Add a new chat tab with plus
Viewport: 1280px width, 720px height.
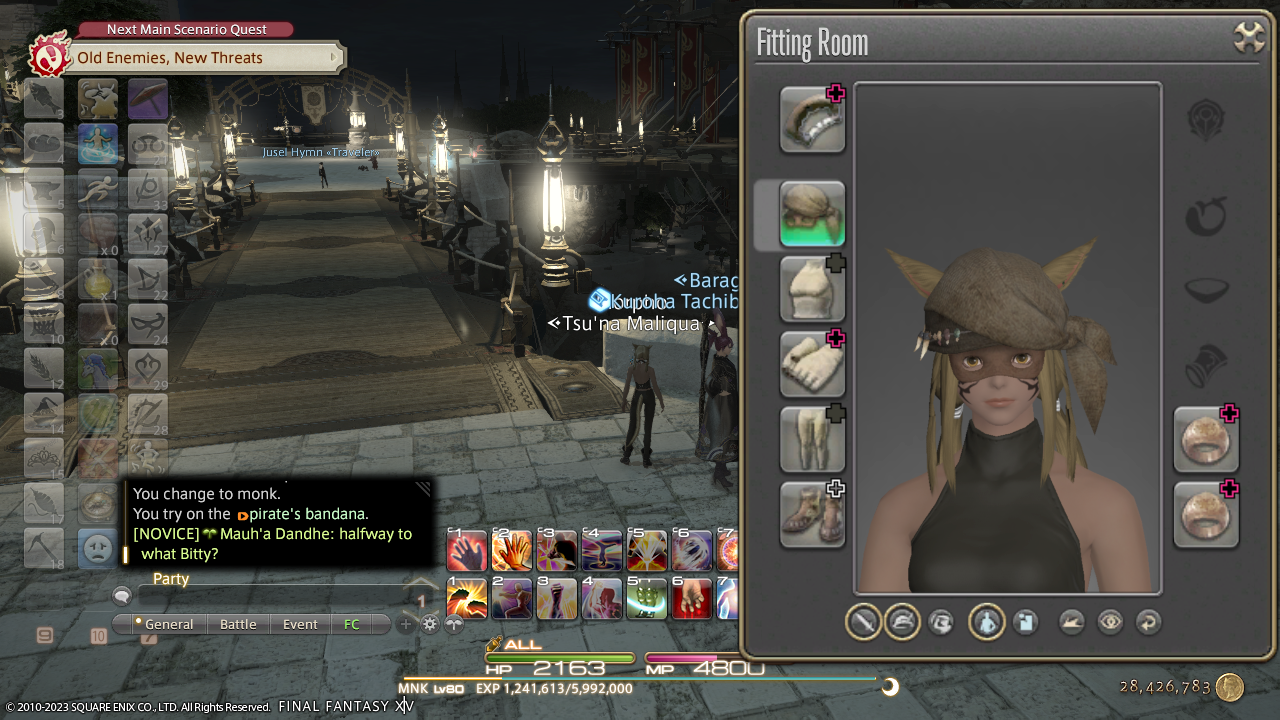(x=406, y=624)
